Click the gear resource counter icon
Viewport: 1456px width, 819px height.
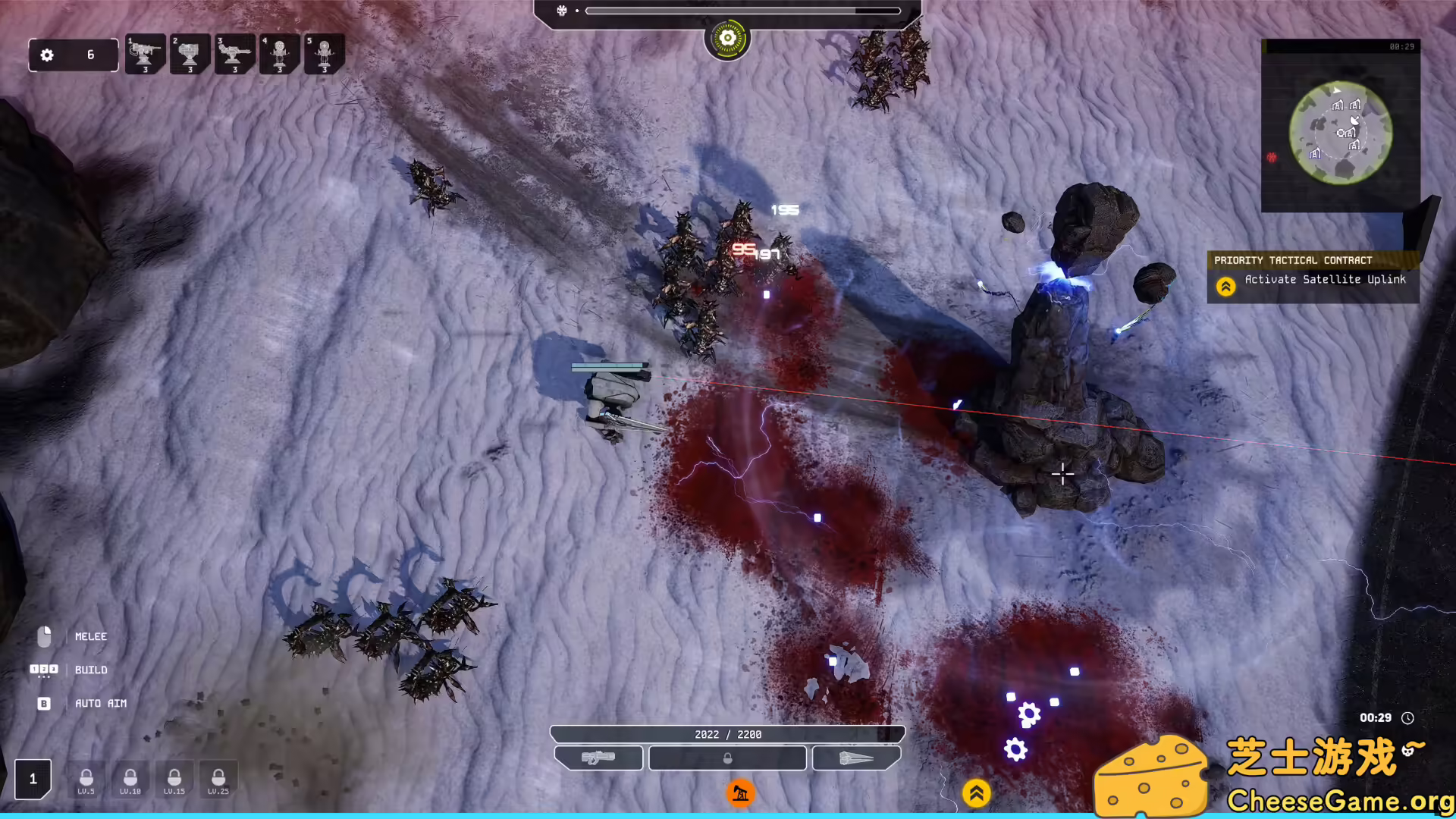coord(47,55)
